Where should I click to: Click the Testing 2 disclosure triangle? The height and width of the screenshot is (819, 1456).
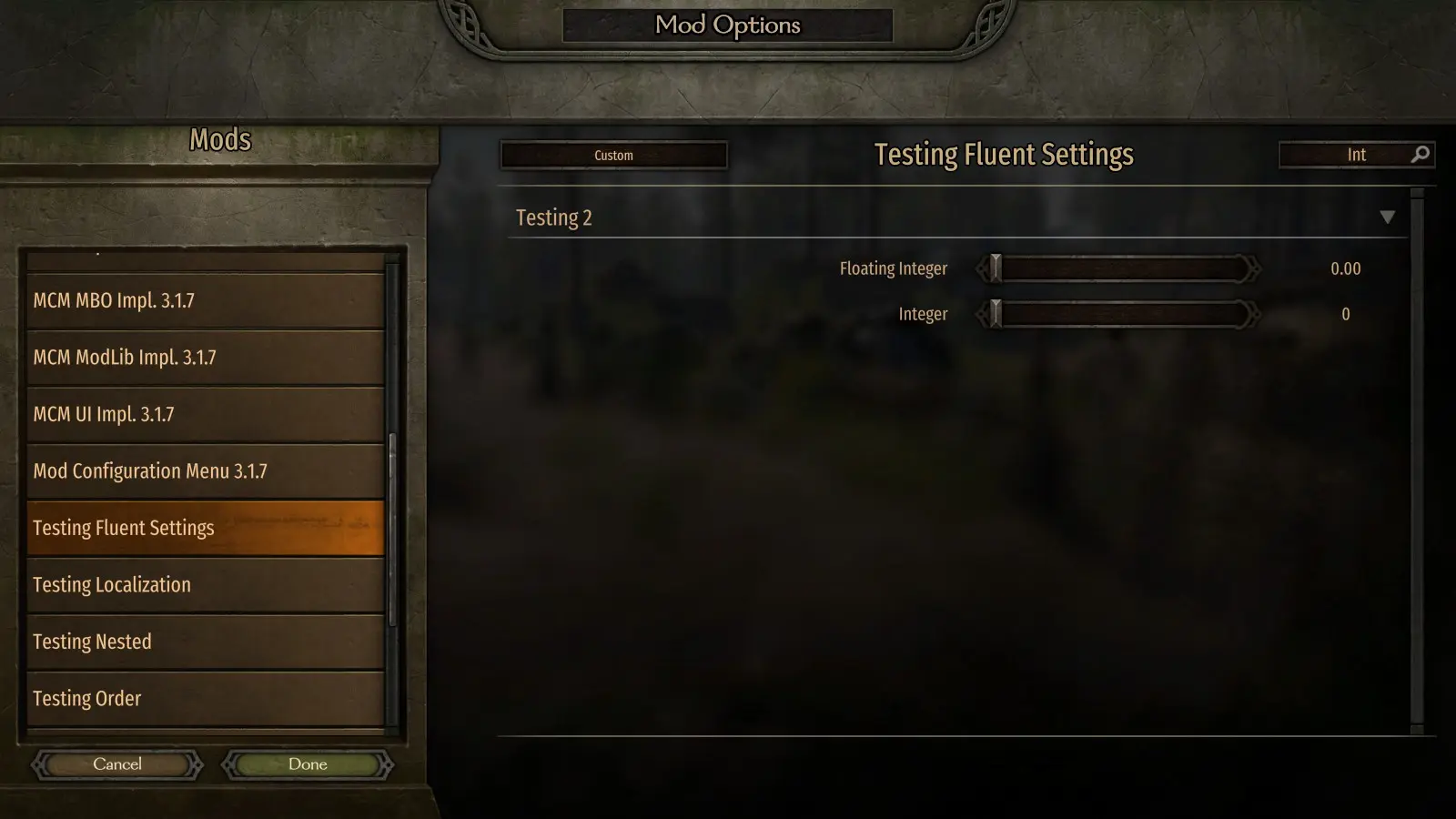(x=1389, y=217)
